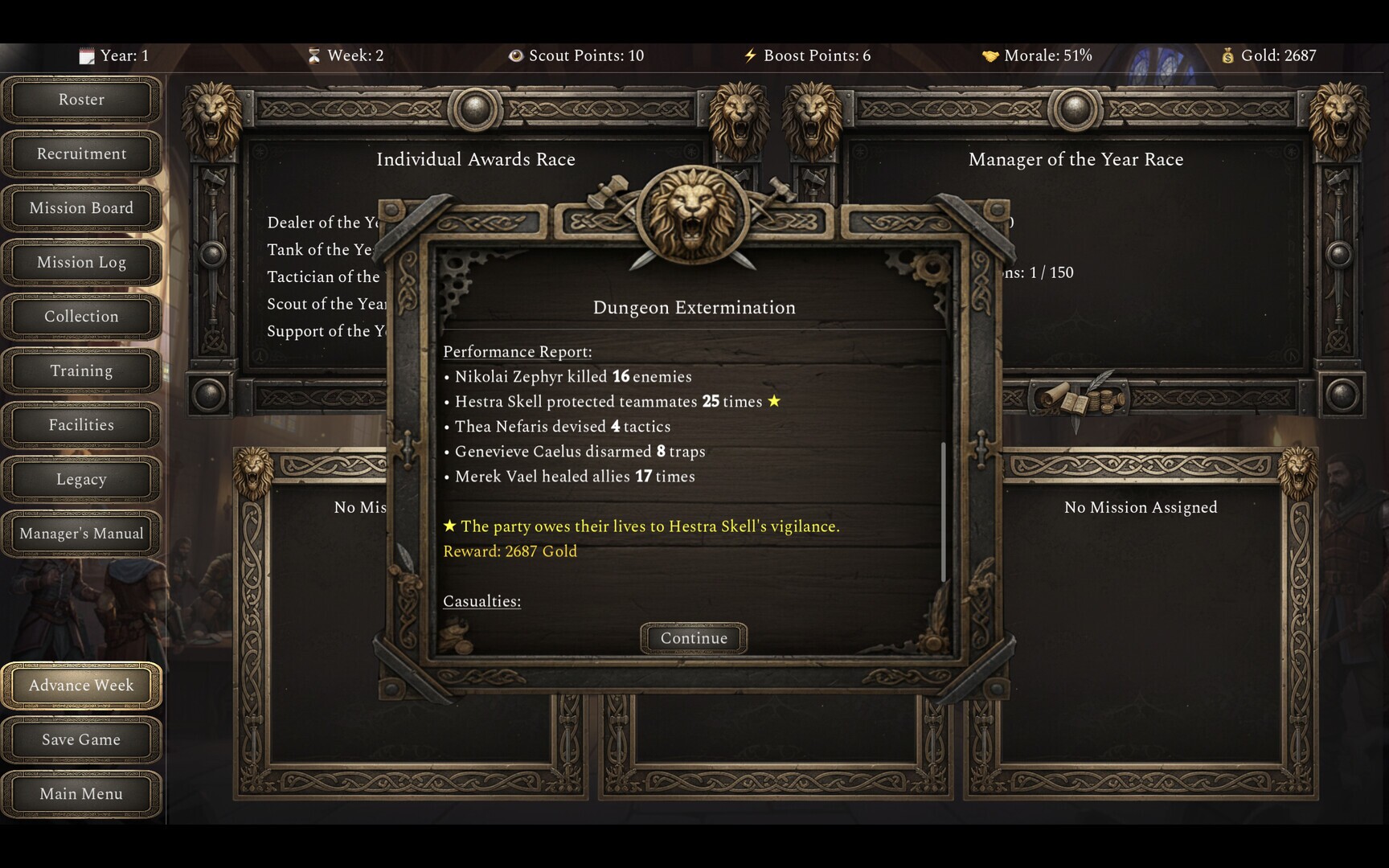Viewport: 1389px width, 868px height.
Task: View the Mission Log
Action: 81,262
